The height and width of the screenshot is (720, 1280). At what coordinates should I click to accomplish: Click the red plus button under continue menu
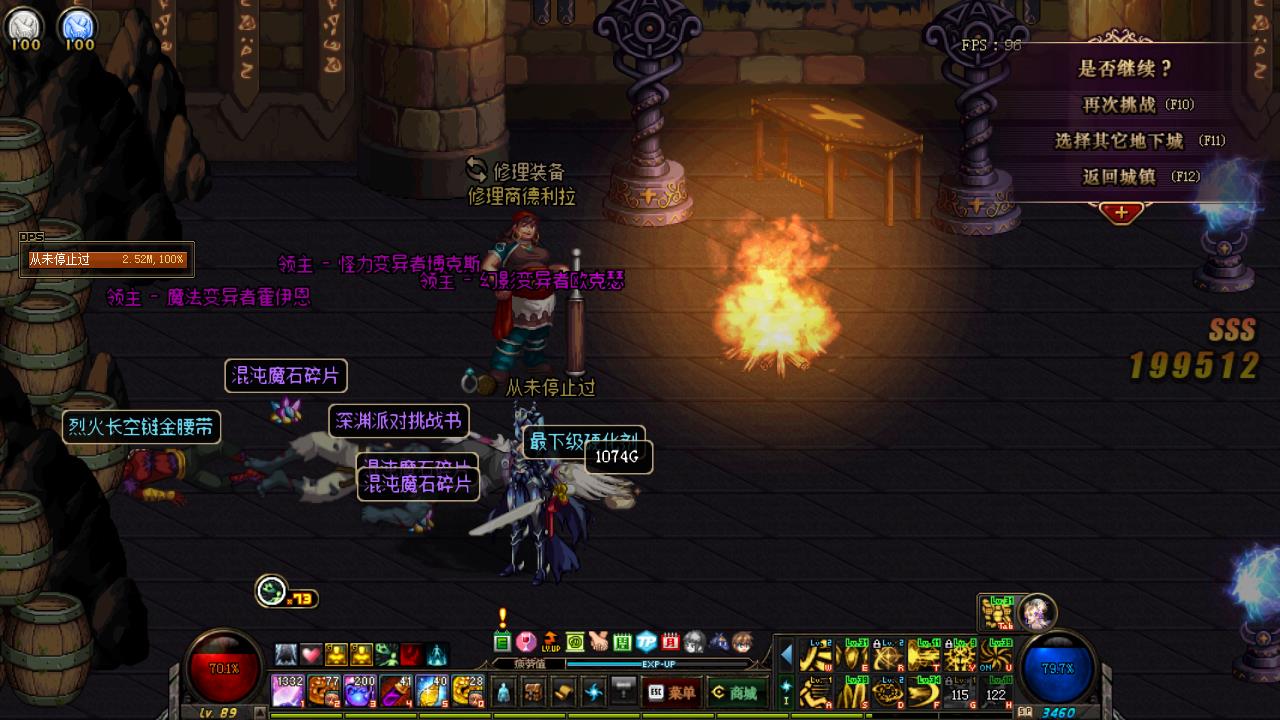[1121, 213]
